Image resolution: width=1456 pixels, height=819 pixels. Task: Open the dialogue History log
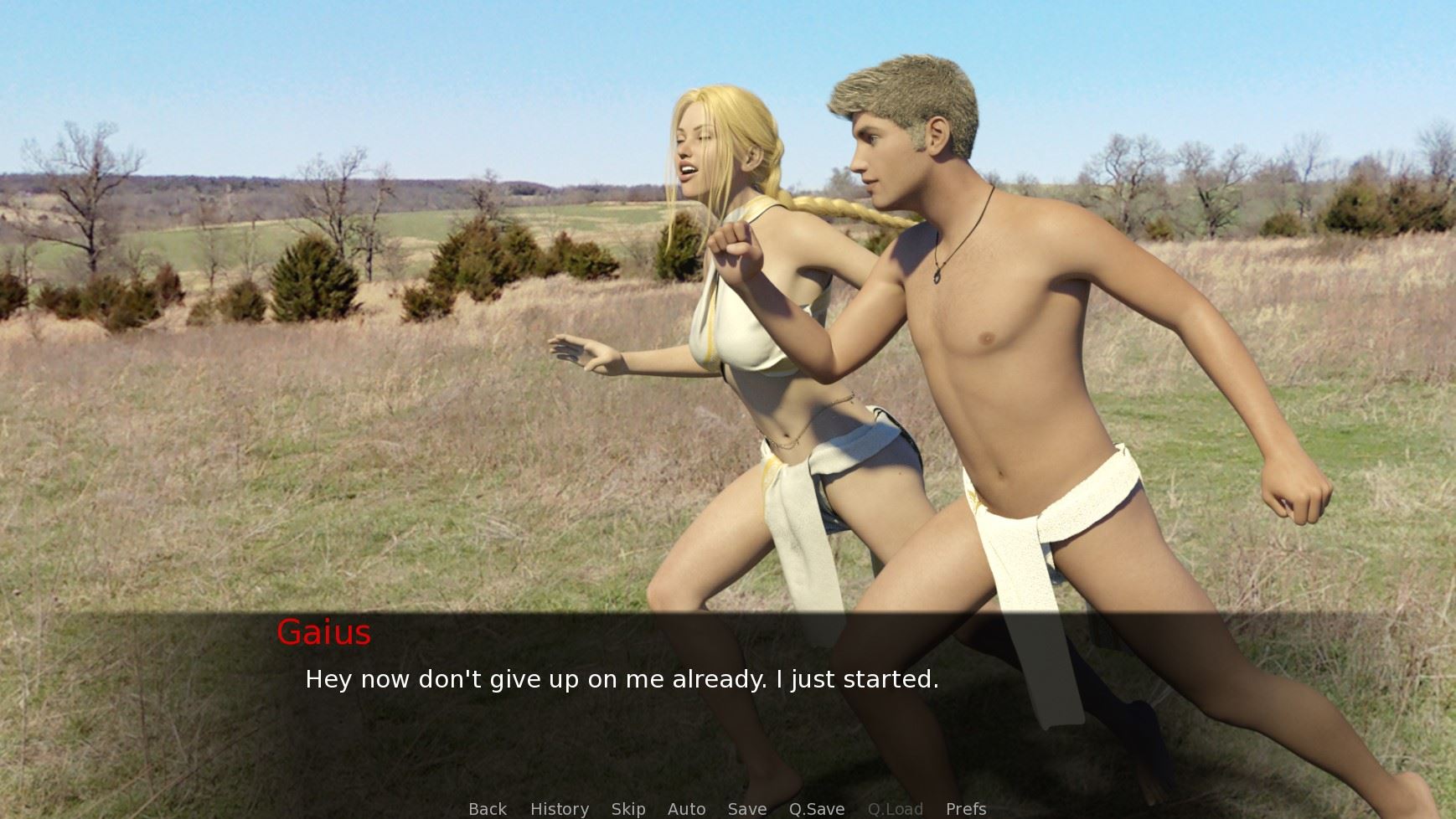click(x=559, y=809)
